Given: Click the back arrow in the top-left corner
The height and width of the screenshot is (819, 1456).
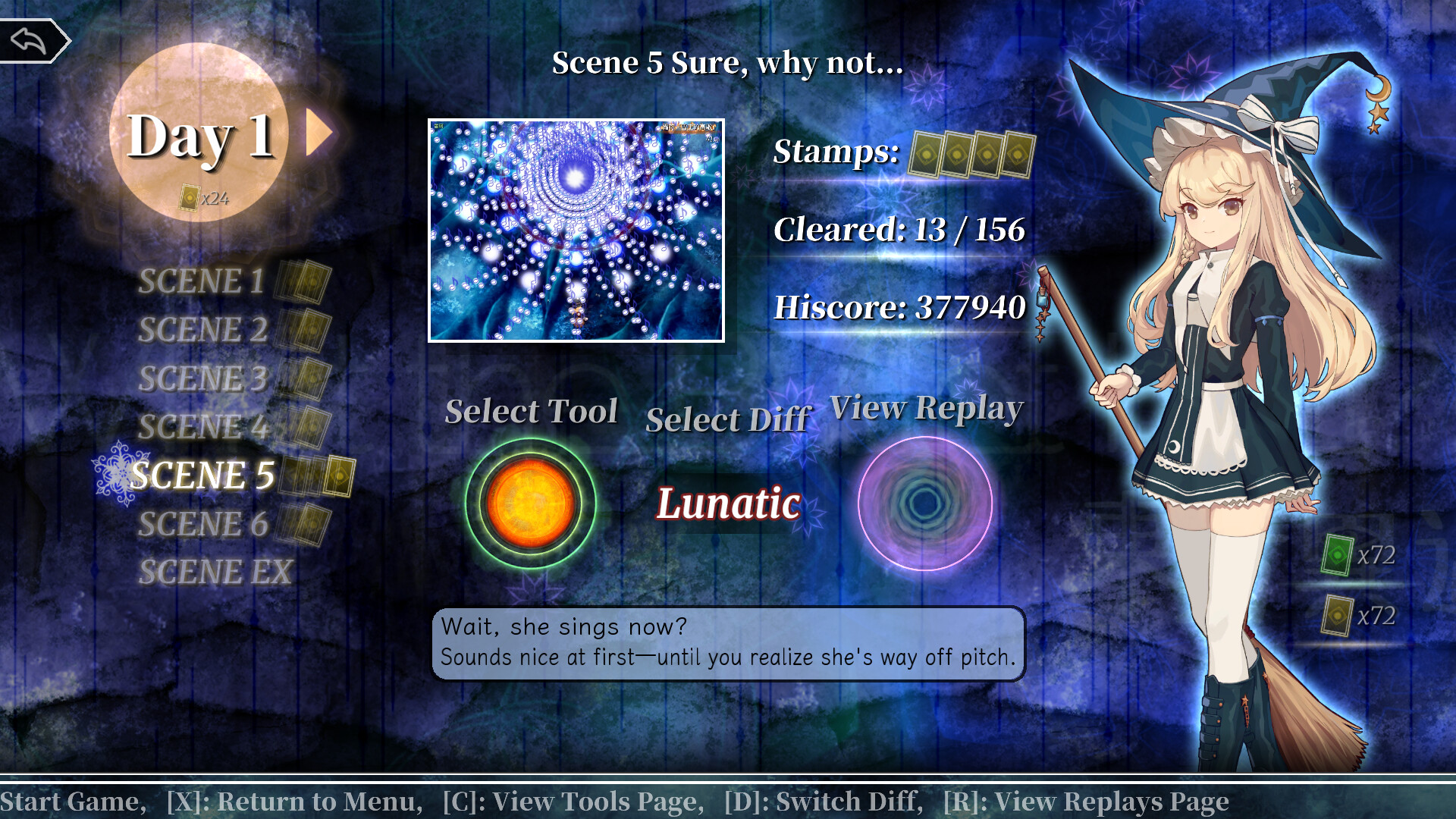Looking at the screenshot, I should (x=32, y=39).
